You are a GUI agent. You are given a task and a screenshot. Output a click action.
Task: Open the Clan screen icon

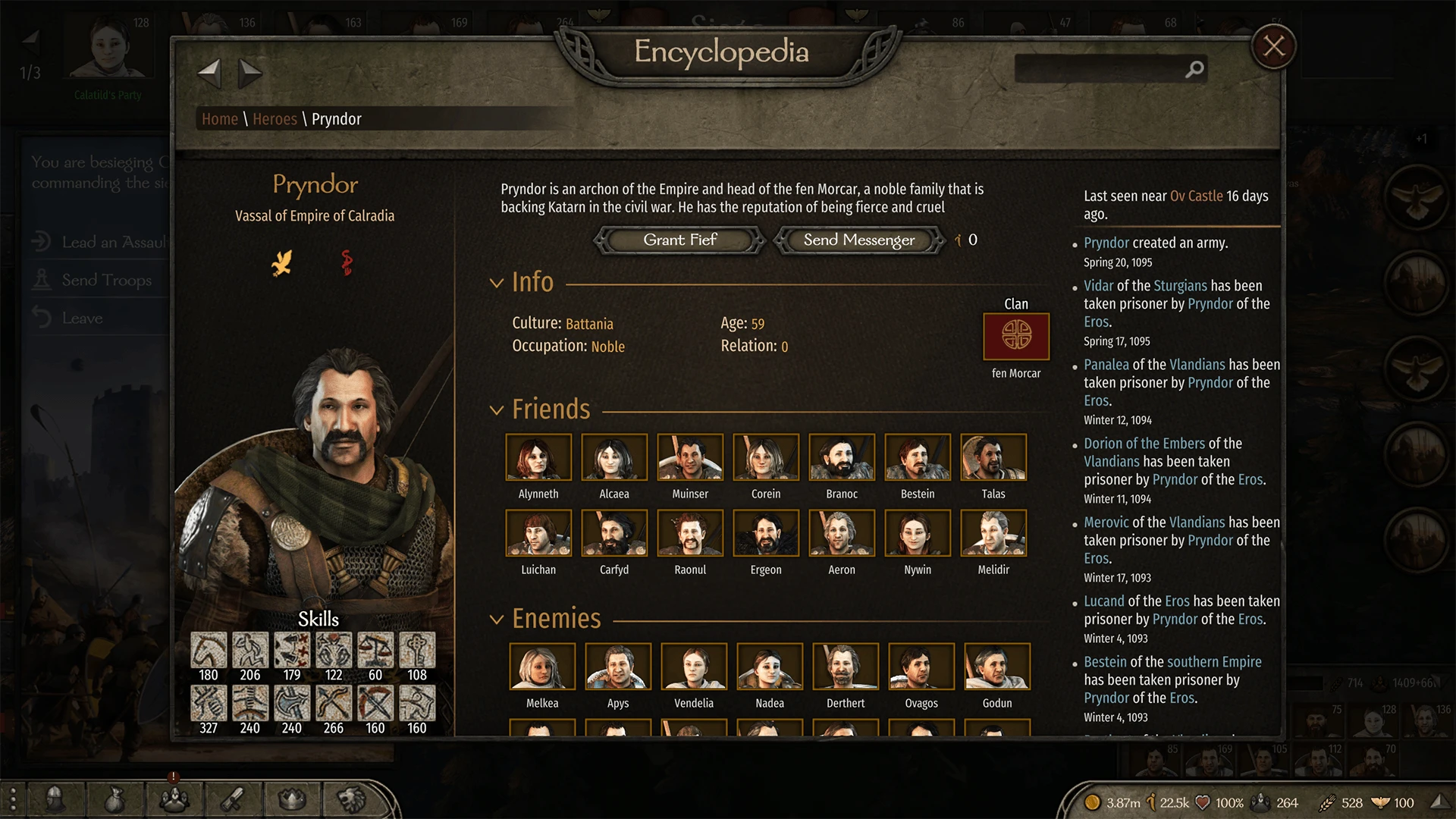174,799
